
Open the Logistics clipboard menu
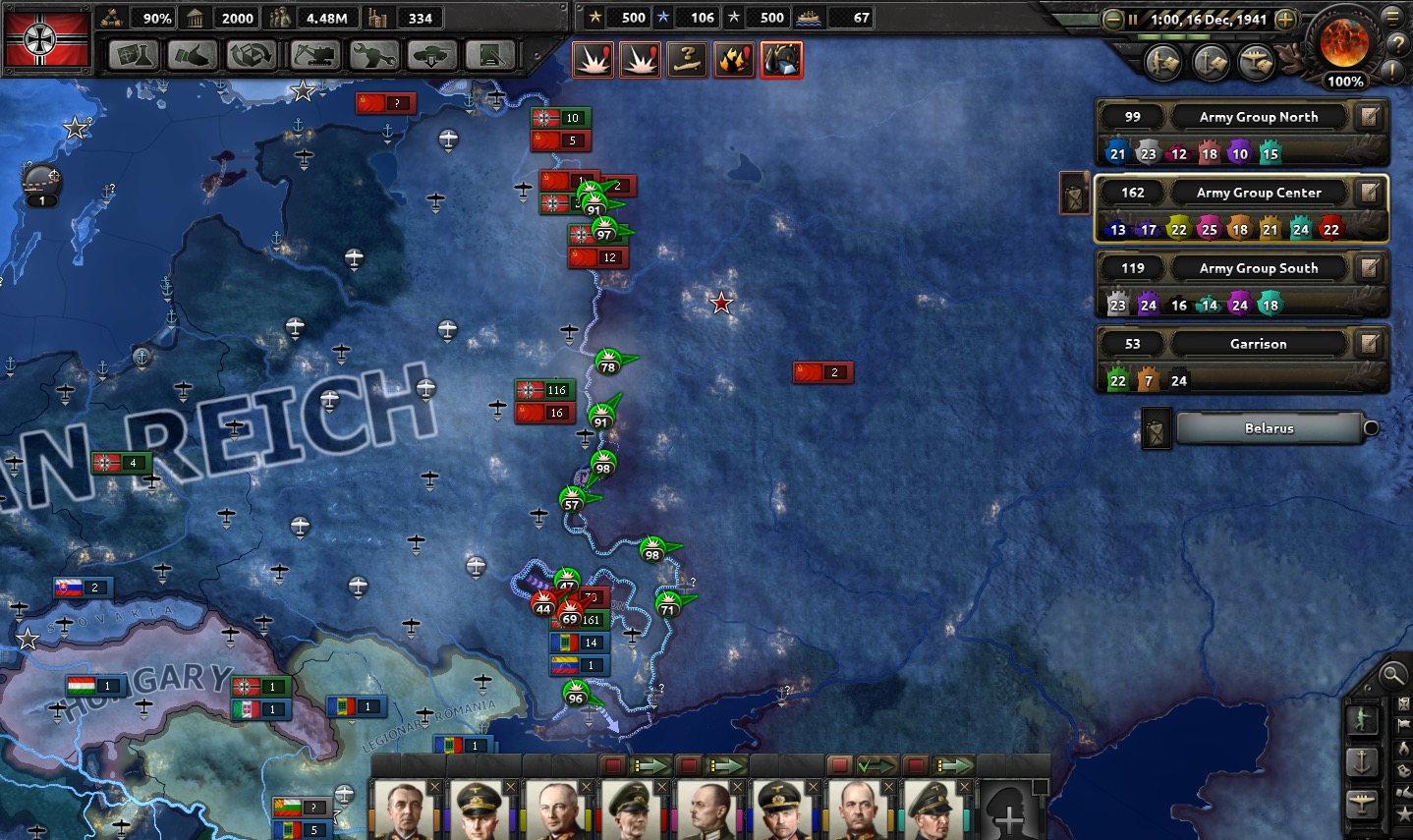(x=490, y=55)
